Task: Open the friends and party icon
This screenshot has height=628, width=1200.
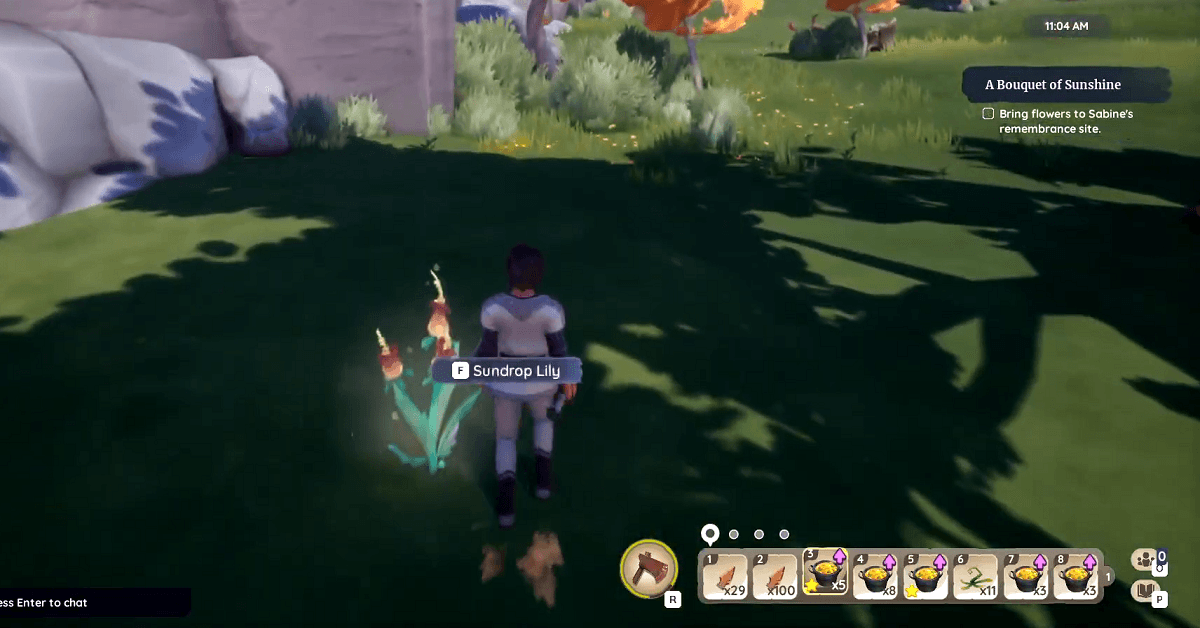Action: click(x=1145, y=560)
